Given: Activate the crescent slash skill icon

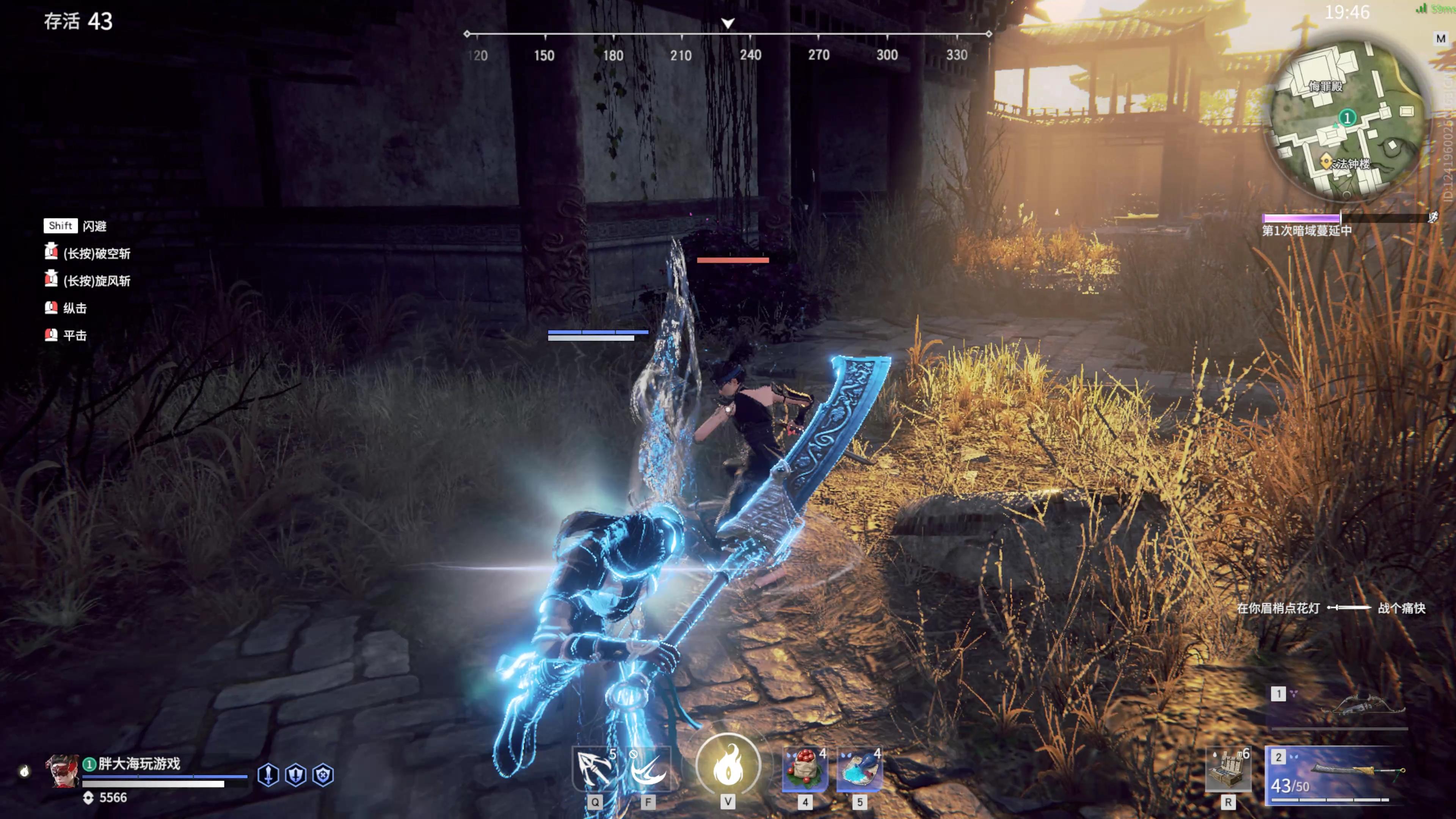Looking at the screenshot, I should tap(648, 769).
